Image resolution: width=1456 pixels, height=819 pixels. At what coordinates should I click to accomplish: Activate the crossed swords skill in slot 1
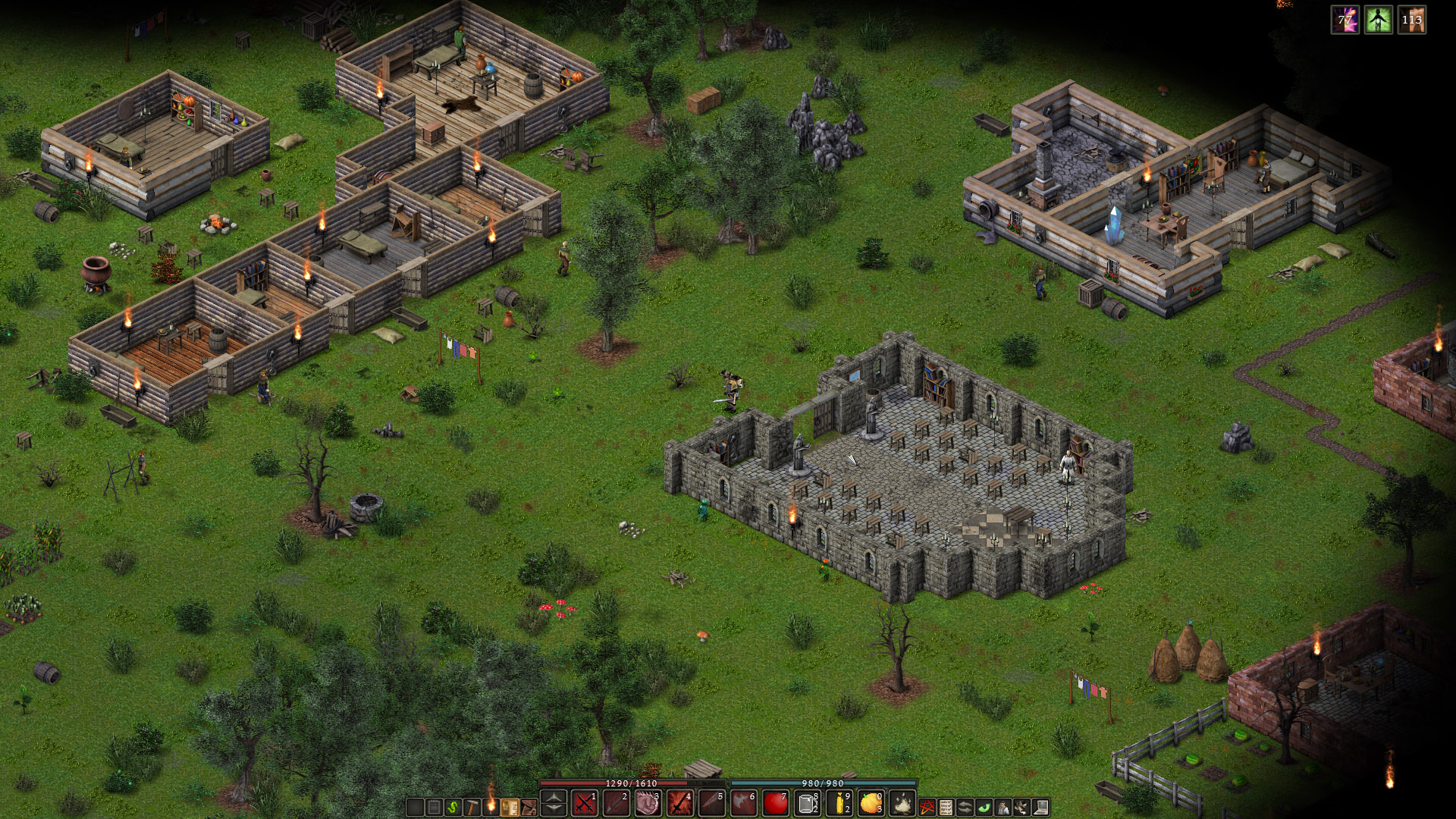pyautogui.click(x=584, y=803)
